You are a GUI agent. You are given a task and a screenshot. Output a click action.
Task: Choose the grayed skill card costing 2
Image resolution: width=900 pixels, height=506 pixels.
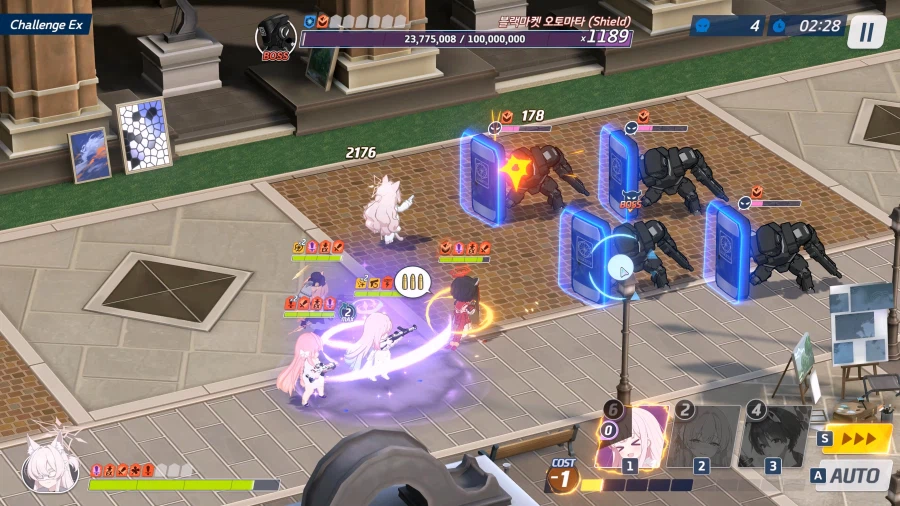[703, 437]
